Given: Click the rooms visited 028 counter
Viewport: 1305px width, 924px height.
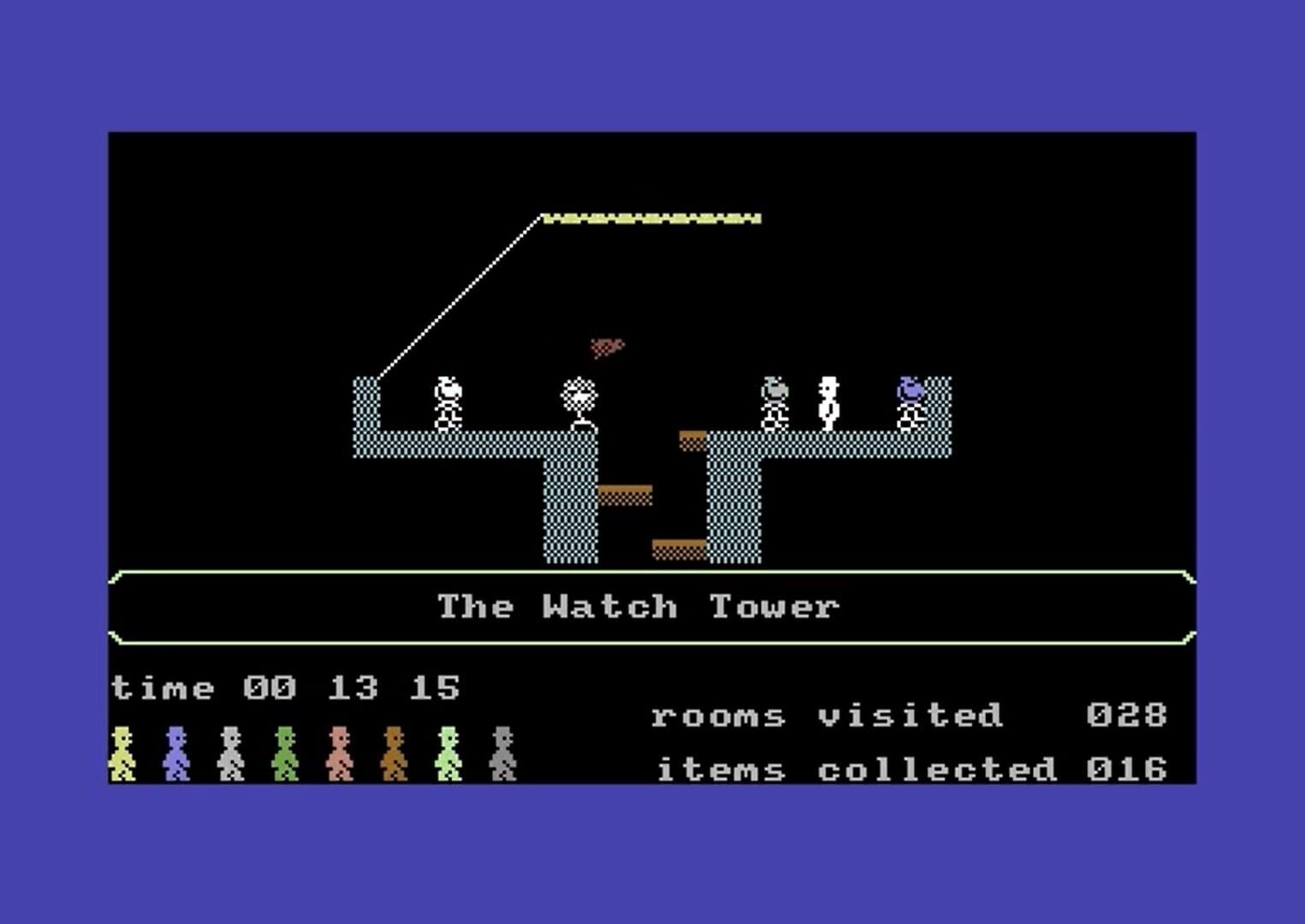Looking at the screenshot, I should click(x=909, y=717).
